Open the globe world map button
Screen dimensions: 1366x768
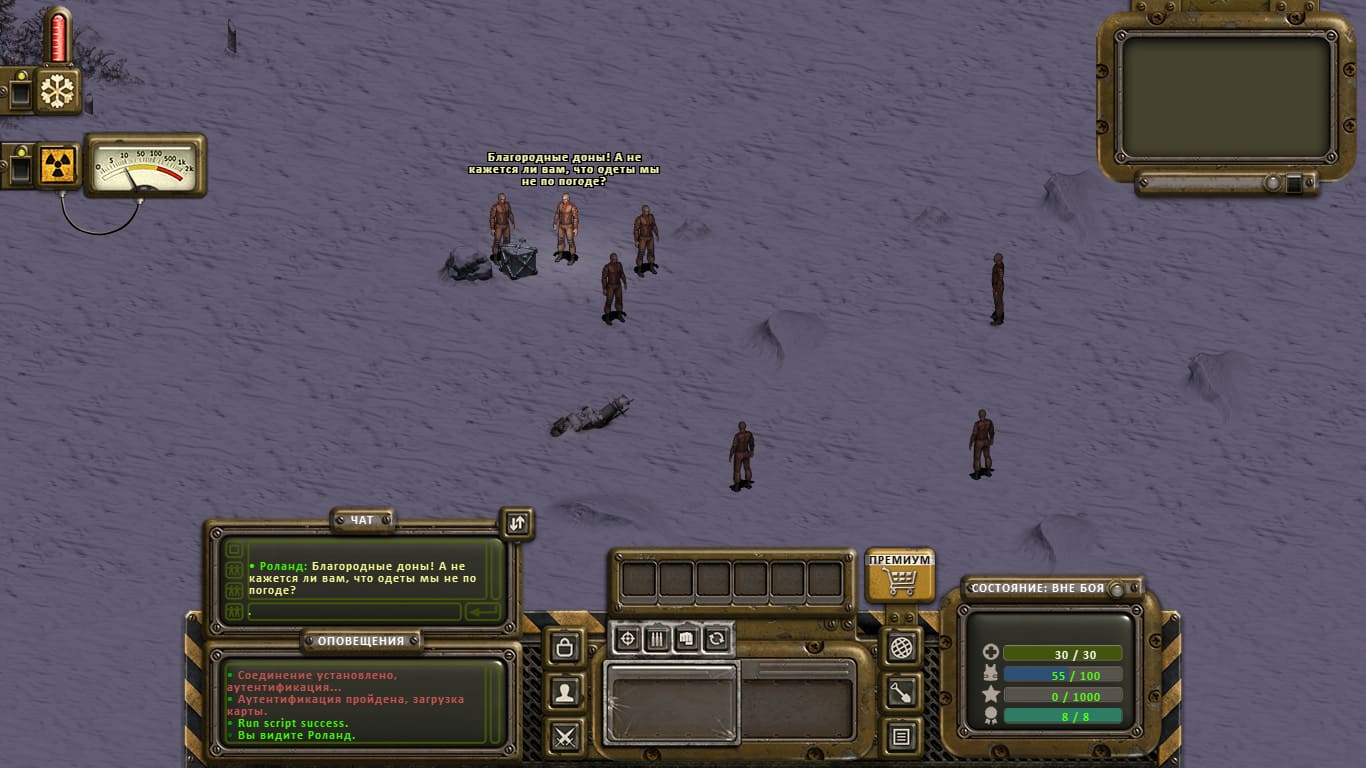tap(901, 647)
